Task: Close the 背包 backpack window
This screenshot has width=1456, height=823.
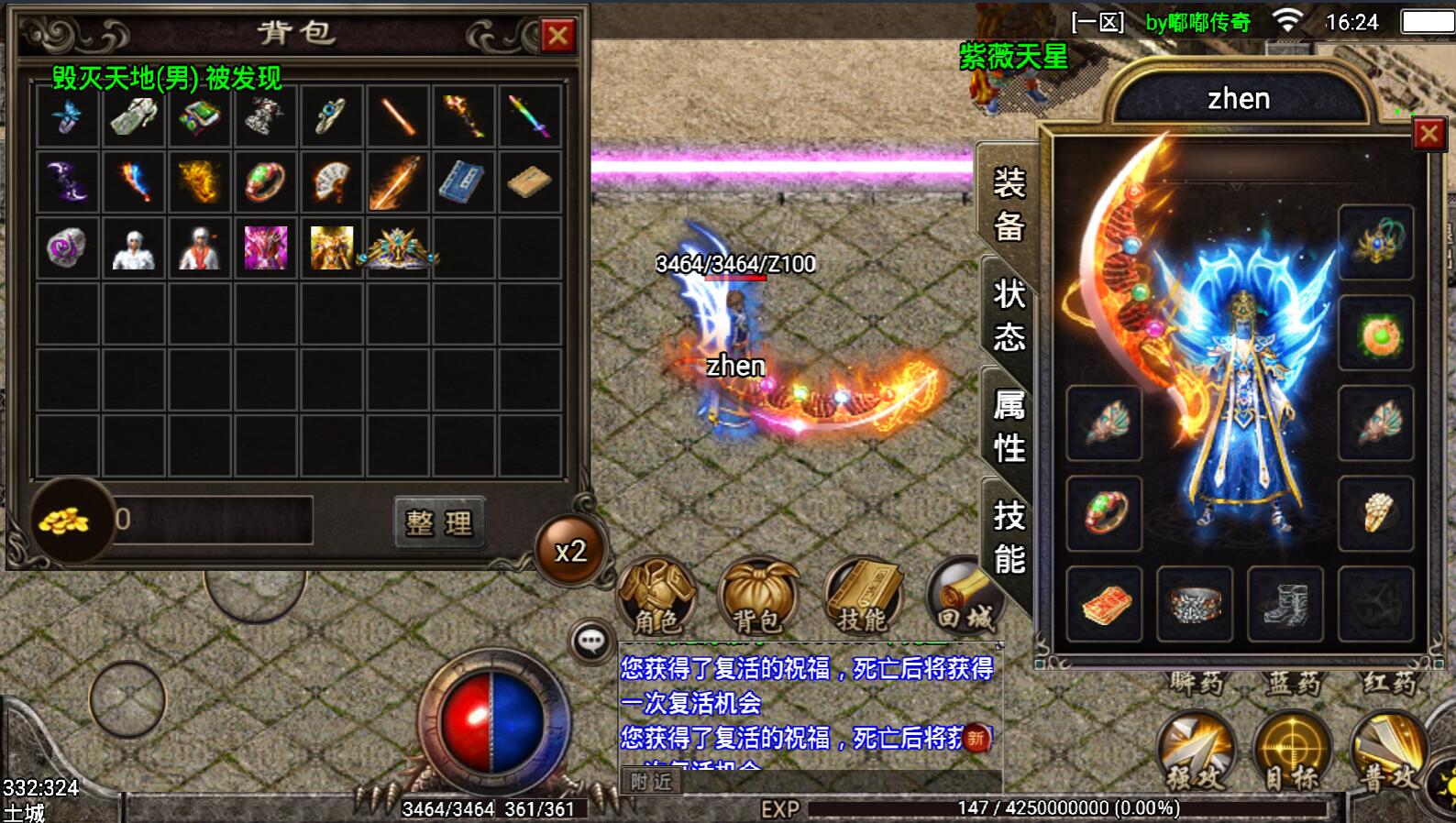Action: [x=557, y=36]
